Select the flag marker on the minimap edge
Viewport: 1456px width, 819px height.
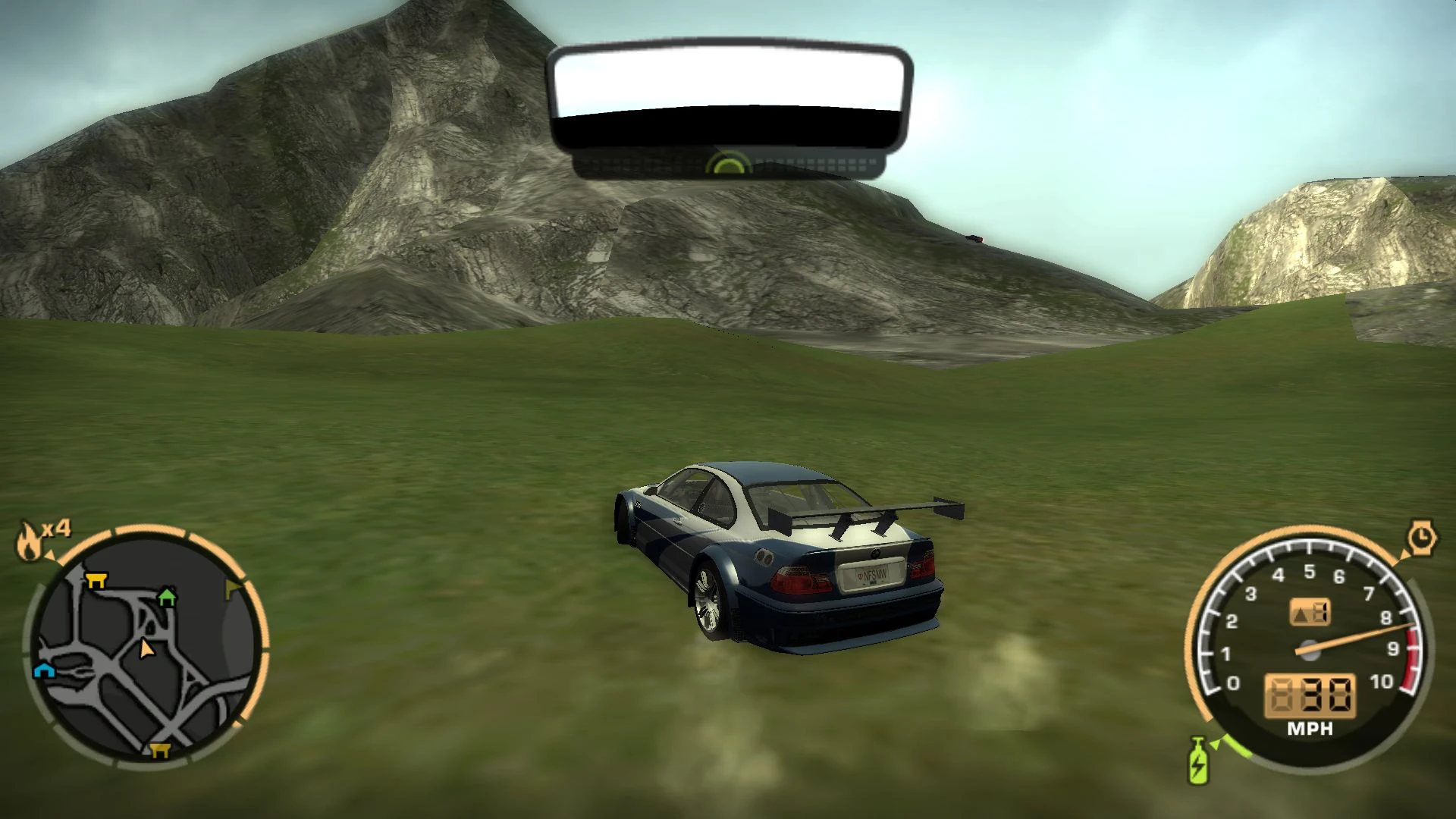click(x=233, y=585)
